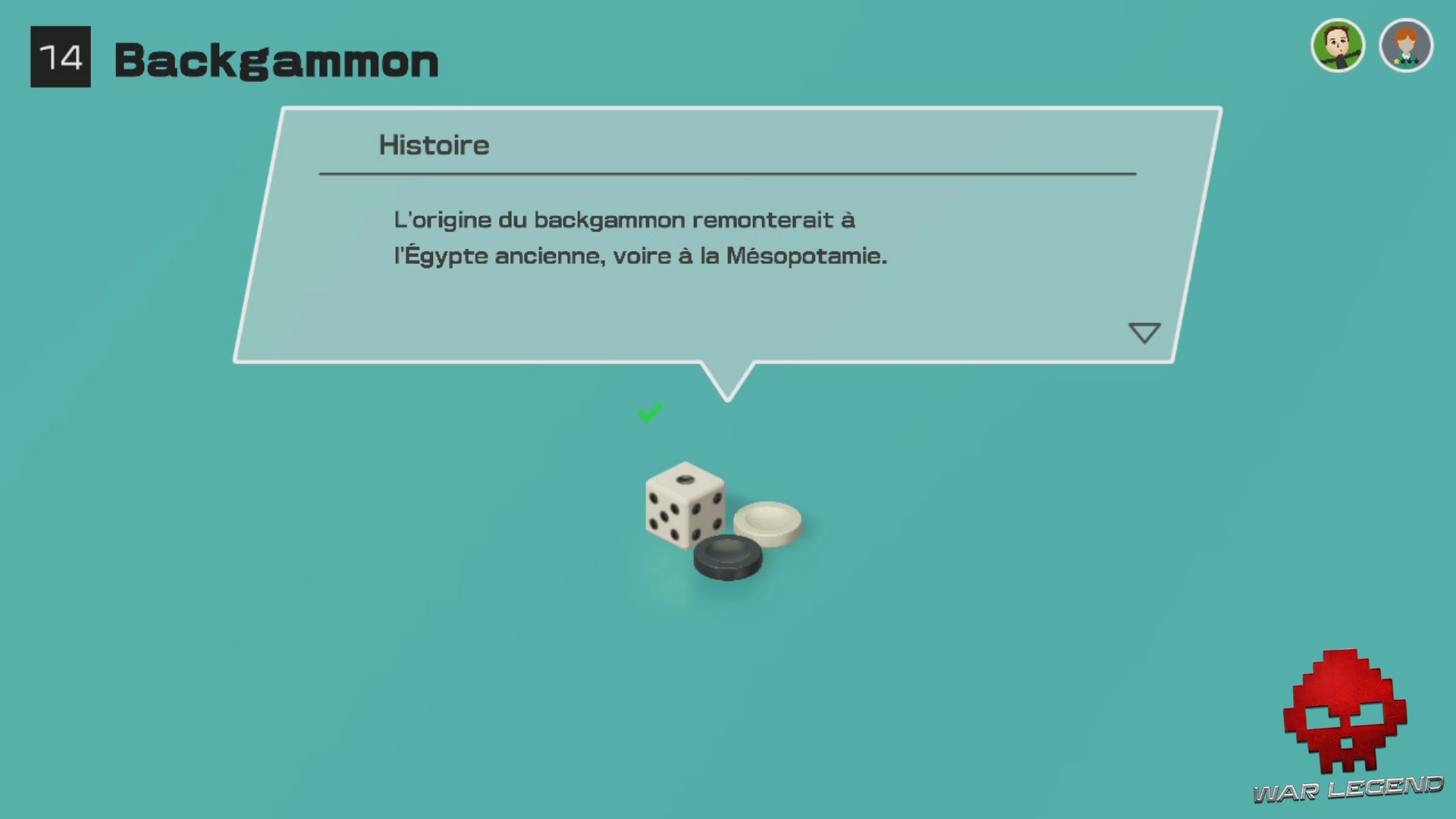The height and width of the screenshot is (819, 1456).
Task: Click the number 14 badge icon
Action: coord(61,57)
